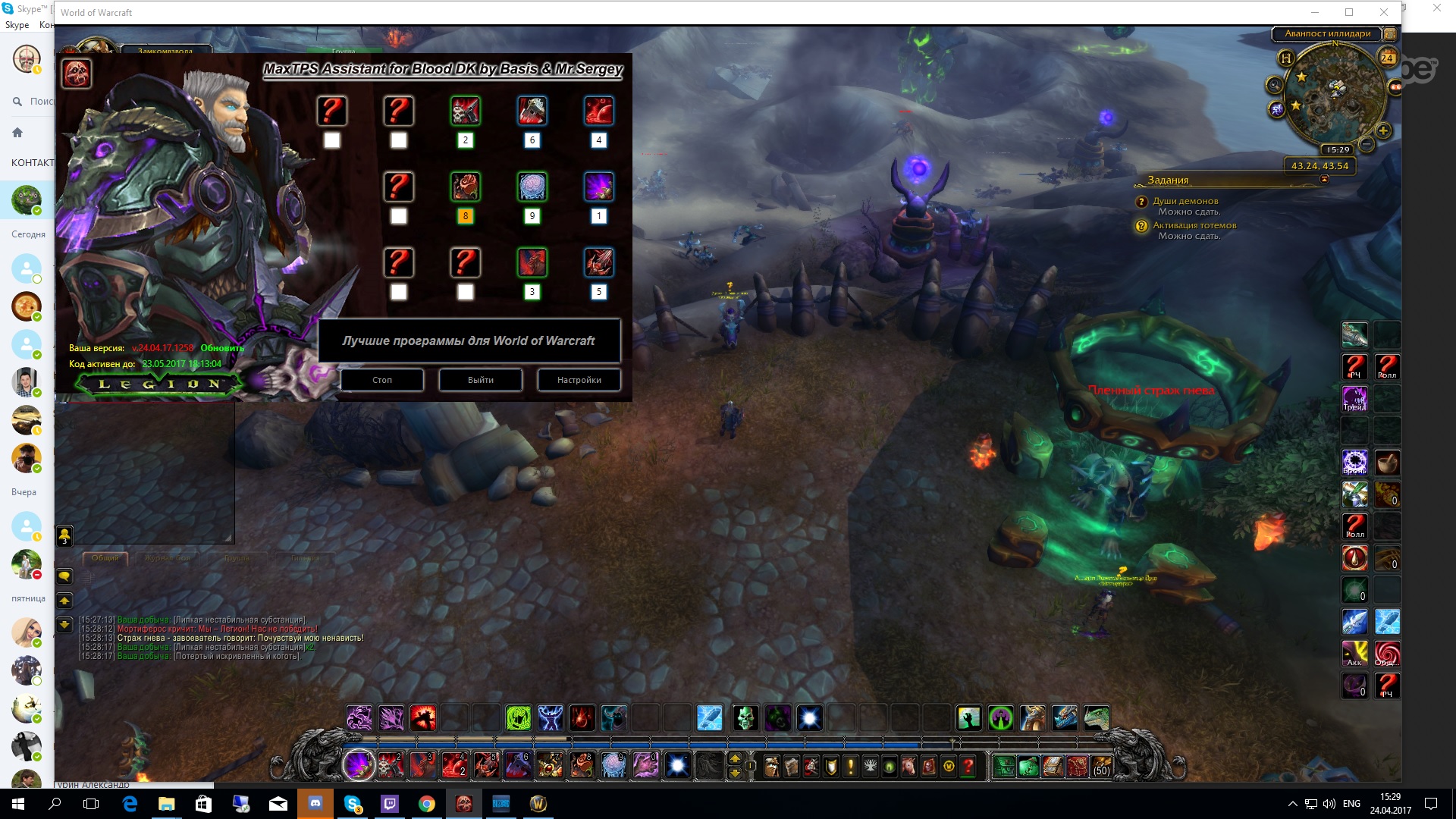Open the Души демонов quest in the tracker
Viewport: 1456px width, 819px height.
click(1185, 201)
